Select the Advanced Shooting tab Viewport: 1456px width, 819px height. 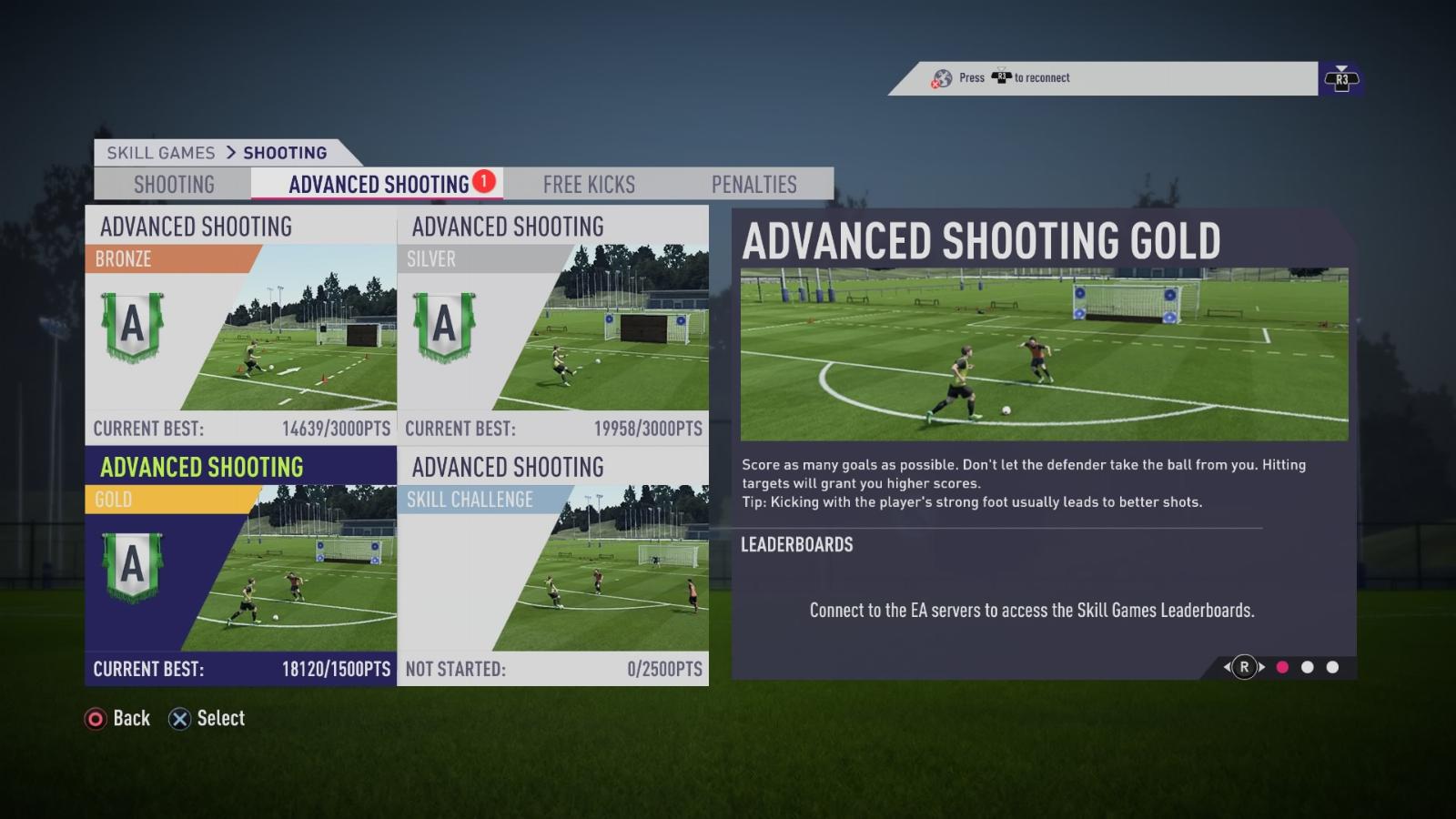coord(379,185)
